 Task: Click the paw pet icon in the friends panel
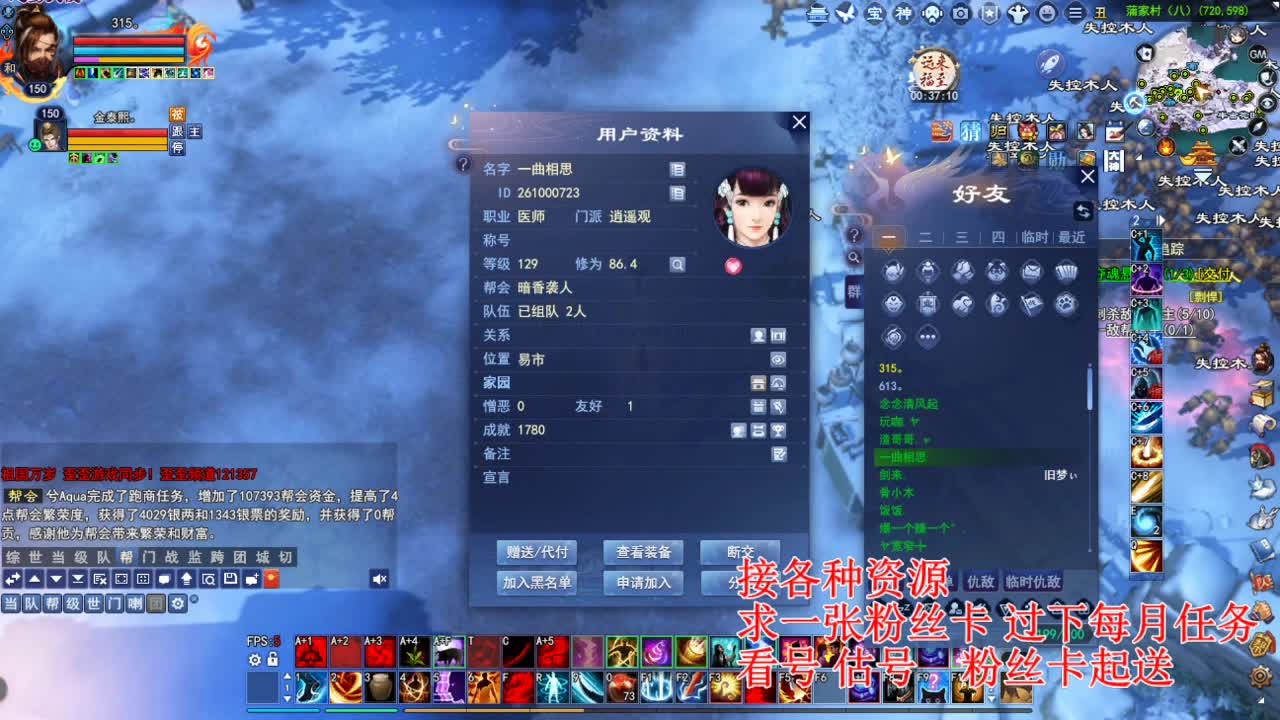click(1067, 302)
